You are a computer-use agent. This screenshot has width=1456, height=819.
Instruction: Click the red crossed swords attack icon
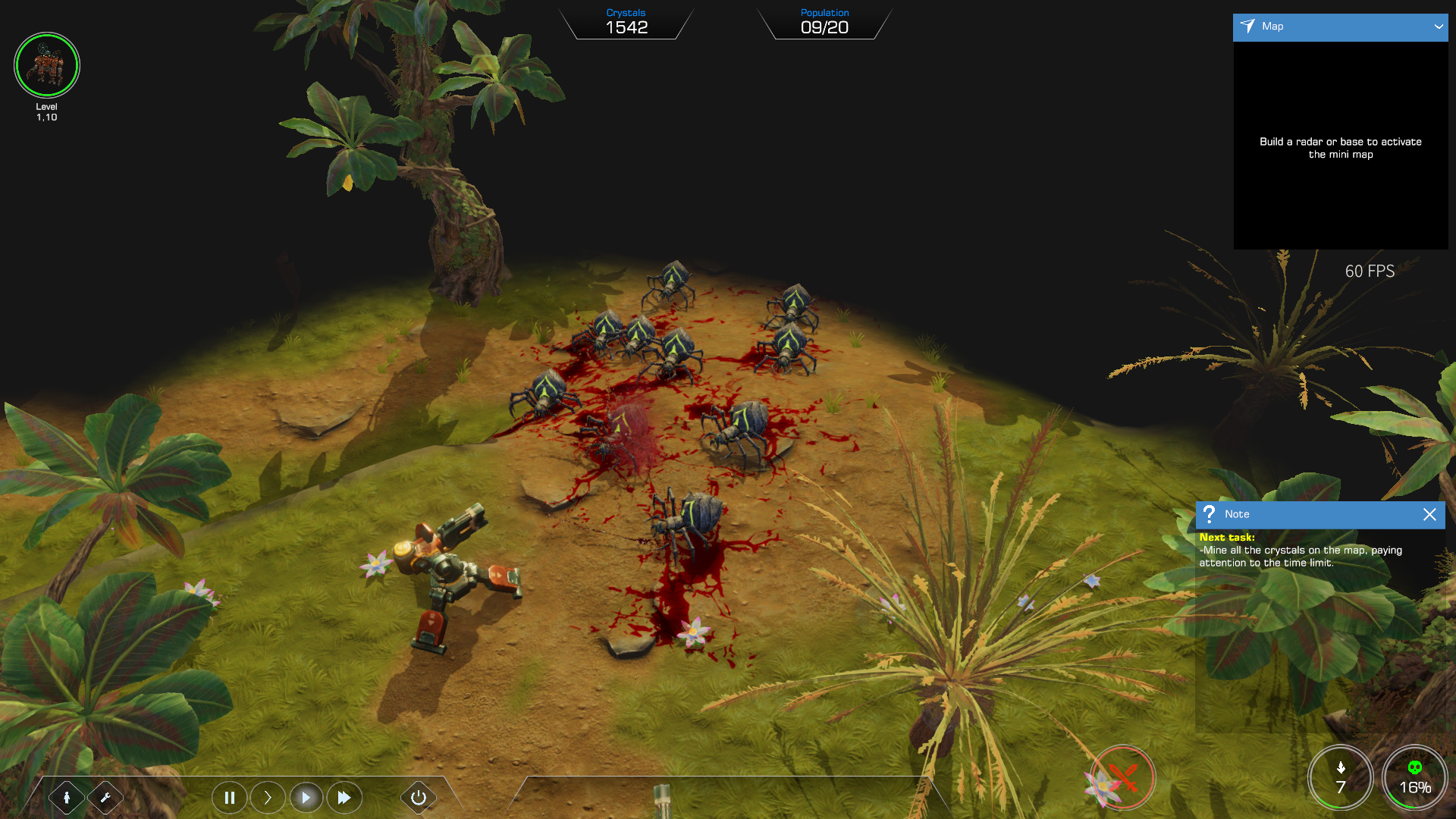point(1123,777)
